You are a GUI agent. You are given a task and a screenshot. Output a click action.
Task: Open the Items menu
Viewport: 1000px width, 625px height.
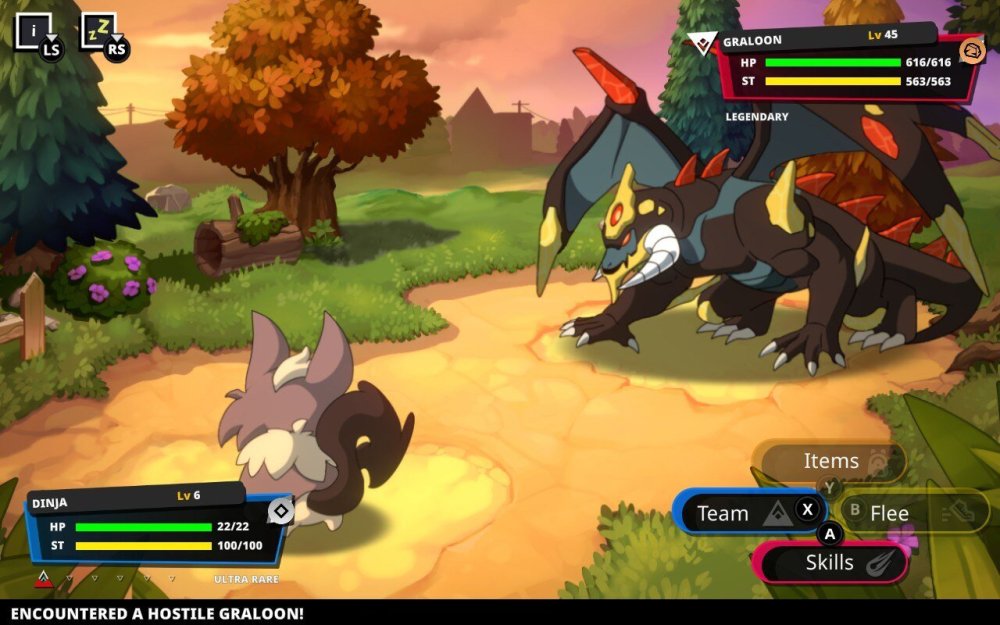830,461
